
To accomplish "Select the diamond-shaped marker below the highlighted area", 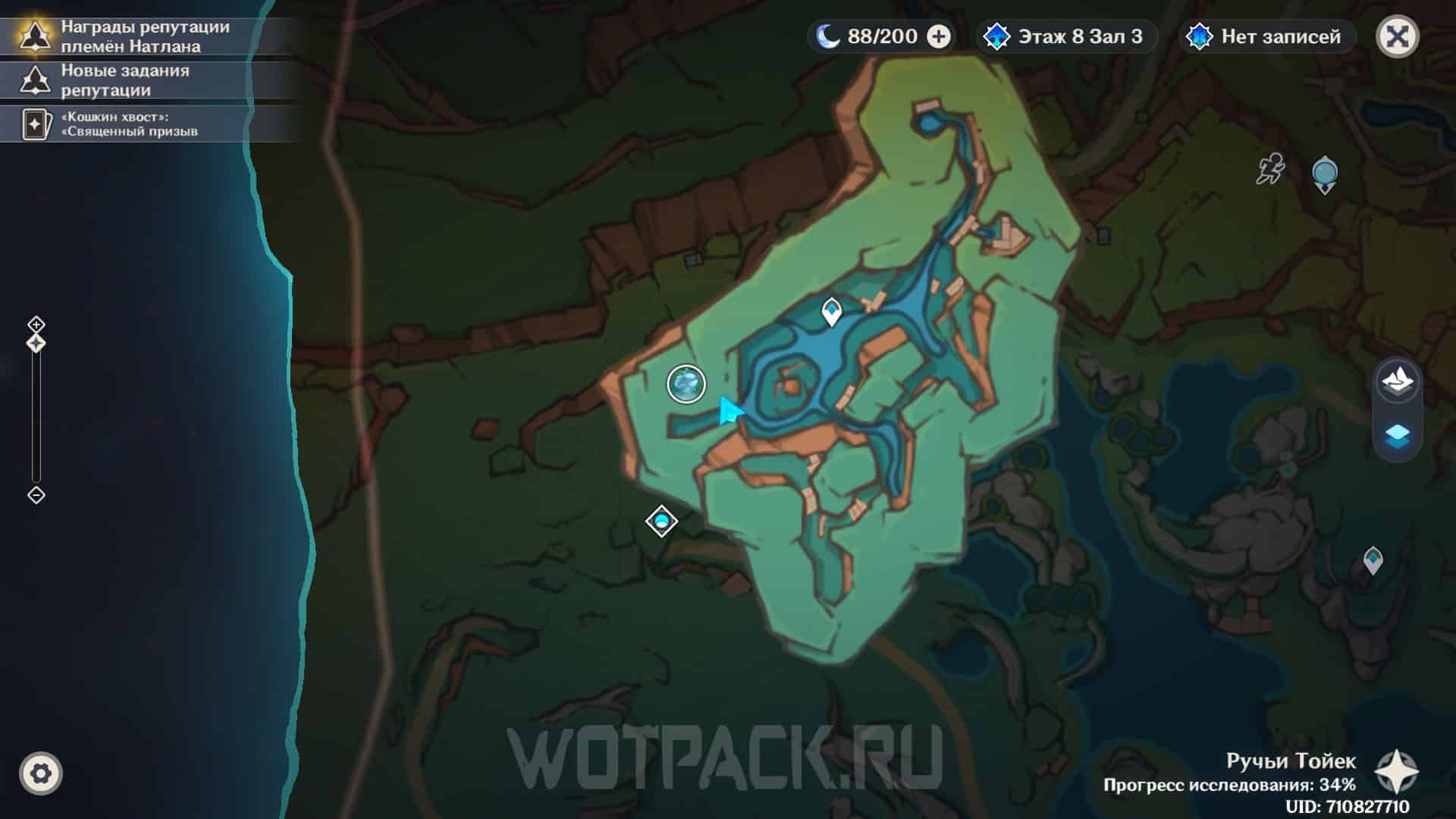I will pyautogui.click(x=661, y=522).
